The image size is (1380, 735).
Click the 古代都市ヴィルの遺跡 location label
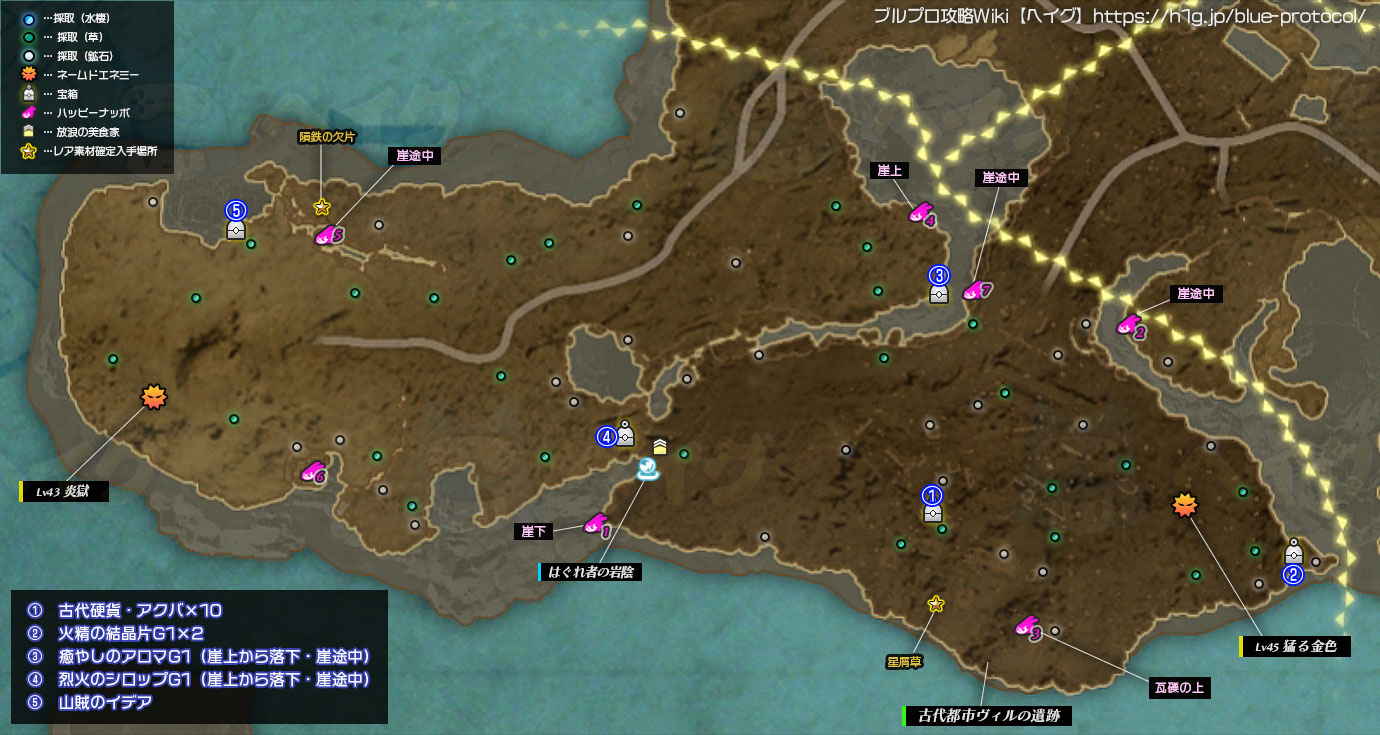pyautogui.click(x=987, y=716)
